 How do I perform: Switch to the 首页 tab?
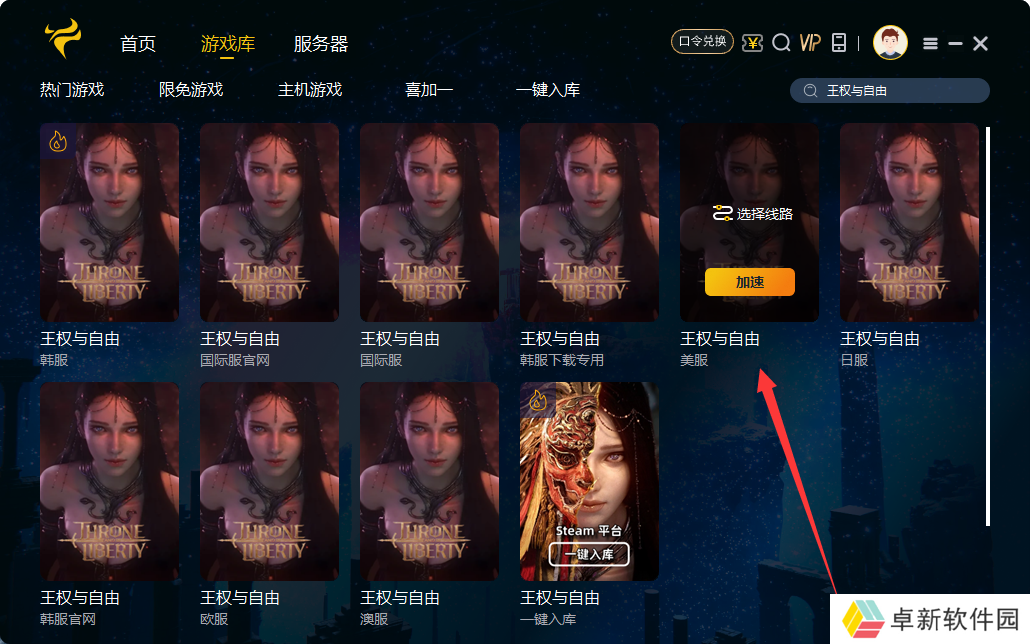coord(138,44)
